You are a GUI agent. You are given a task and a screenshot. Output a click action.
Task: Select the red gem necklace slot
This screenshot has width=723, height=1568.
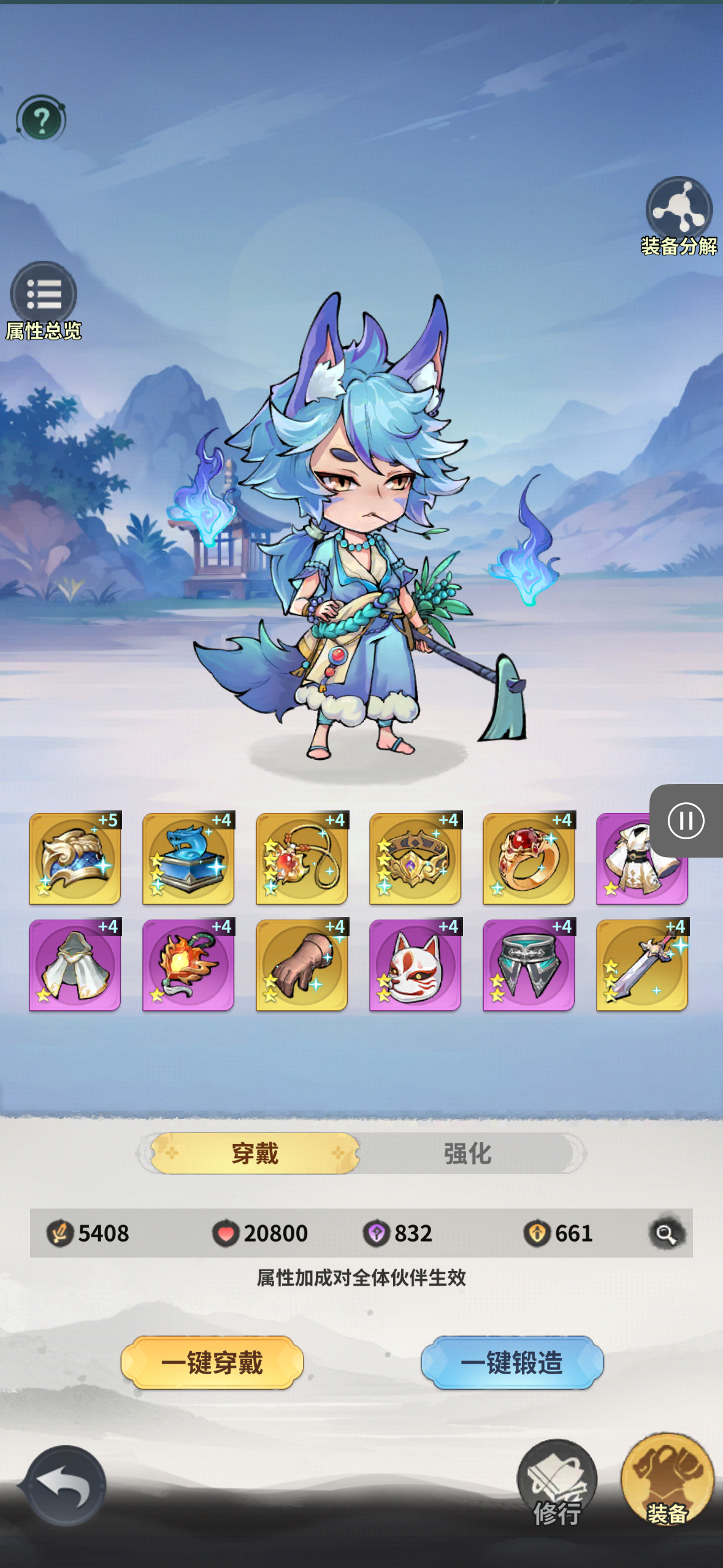[x=302, y=859]
